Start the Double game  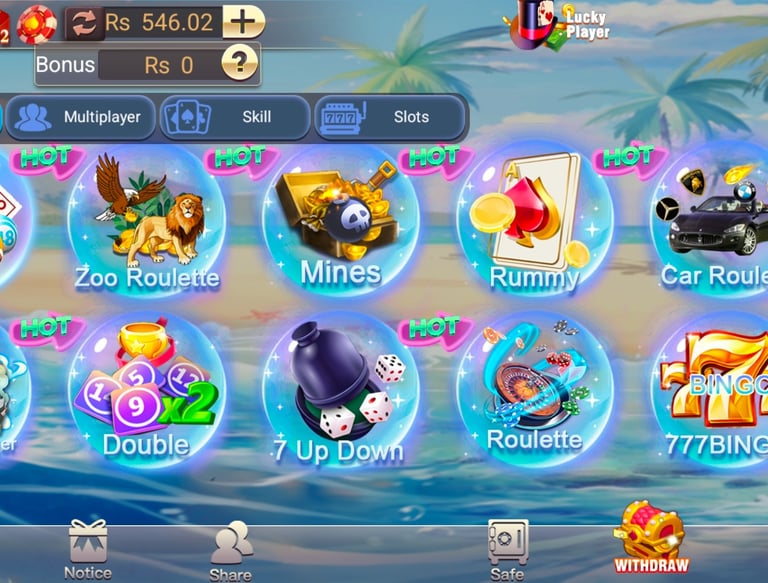(x=146, y=392)
